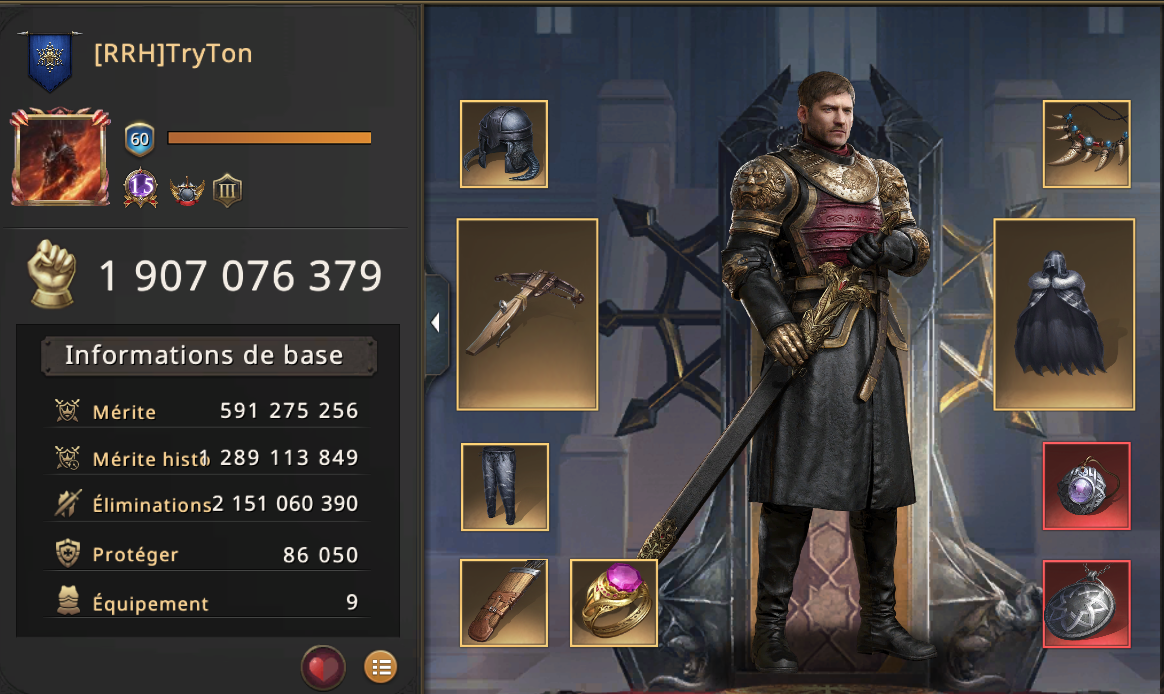Click the golden fist power icon
Screen dimensions: 1164x694
point(54,273)
